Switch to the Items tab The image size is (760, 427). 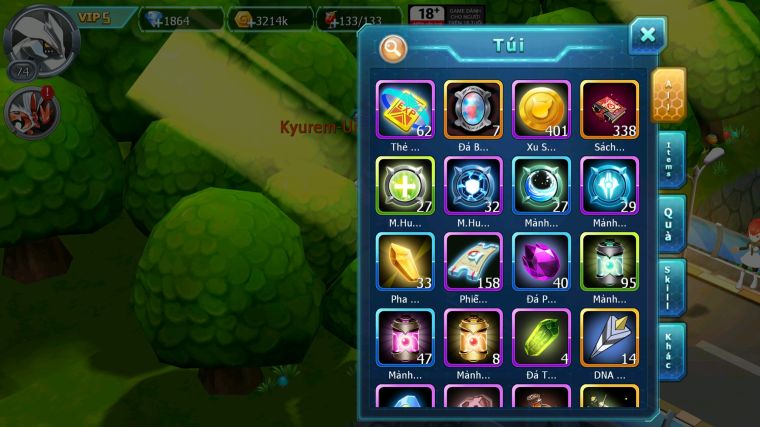671,158
